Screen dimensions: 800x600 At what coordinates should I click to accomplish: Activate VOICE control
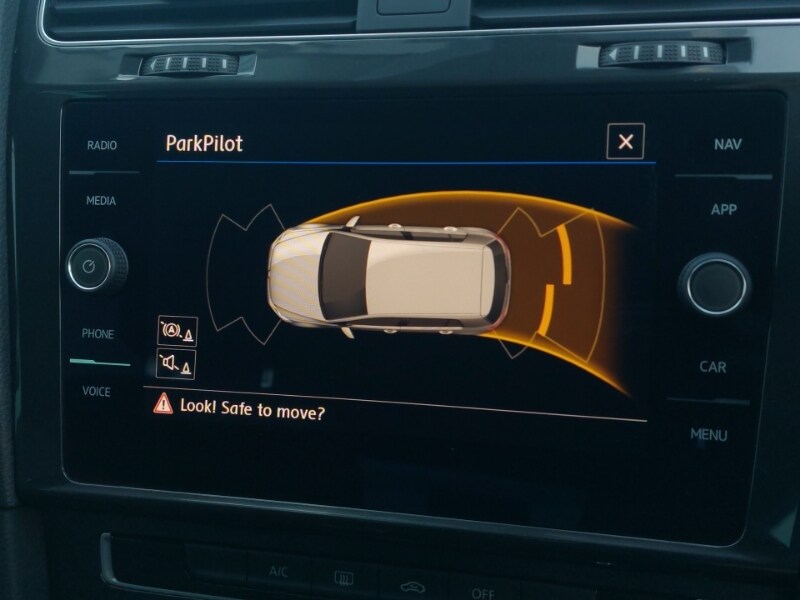[x=97, y=391]
